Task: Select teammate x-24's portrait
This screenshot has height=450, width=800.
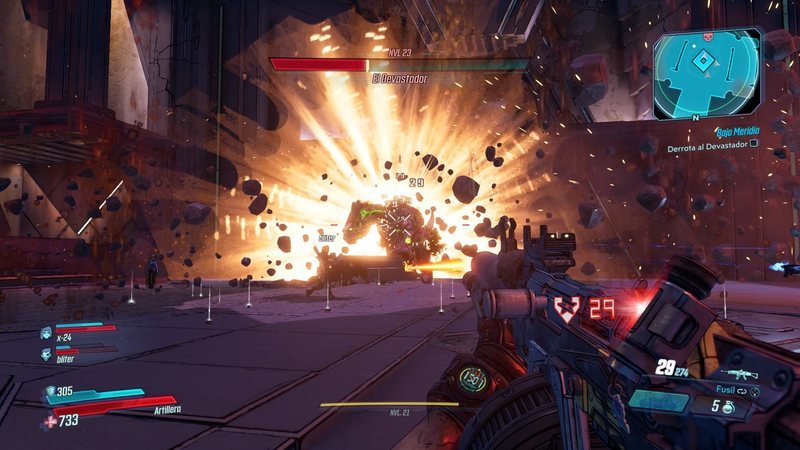Action: click(x=46, y=332)
